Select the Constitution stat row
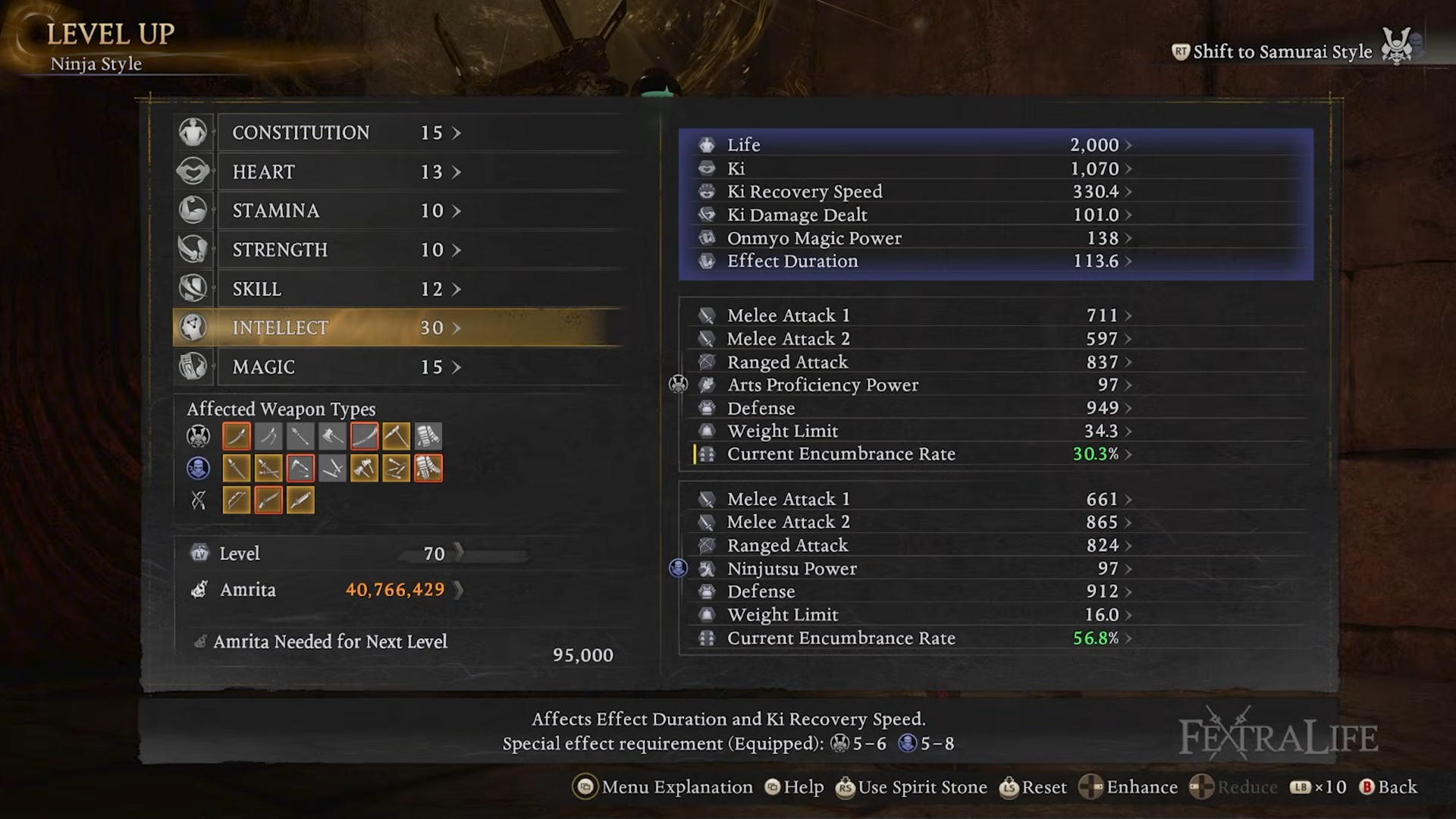 [x=345, y=133]
